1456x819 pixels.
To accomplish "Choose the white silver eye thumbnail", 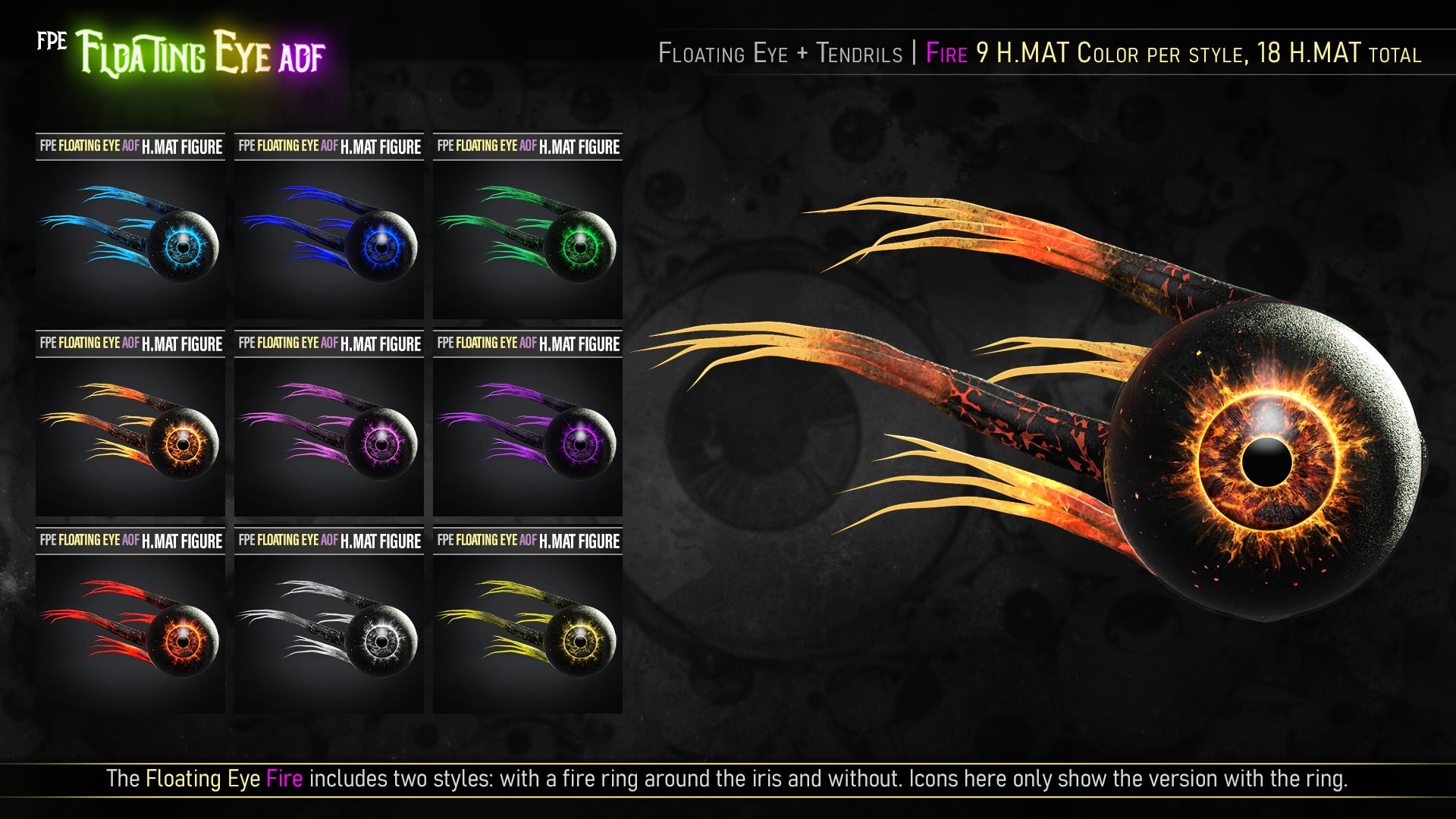I will (x=329, y=633).
